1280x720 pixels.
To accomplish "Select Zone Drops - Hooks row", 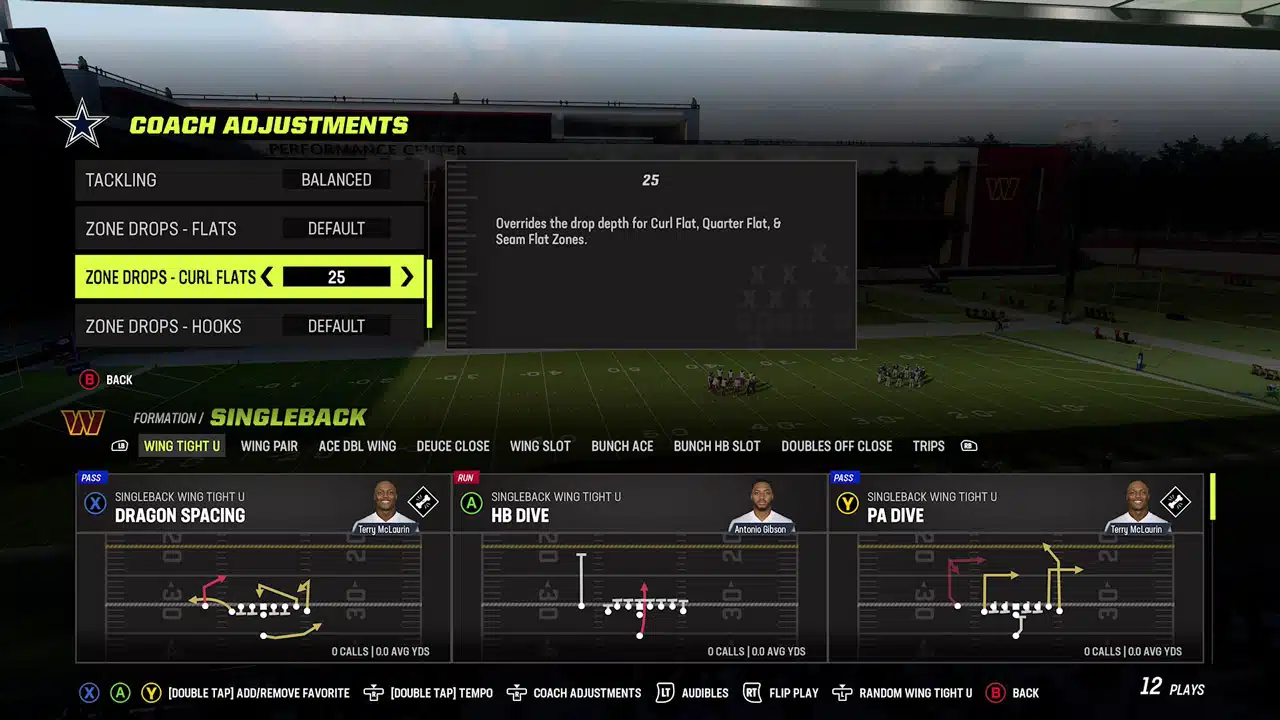I will click(250, 326).
